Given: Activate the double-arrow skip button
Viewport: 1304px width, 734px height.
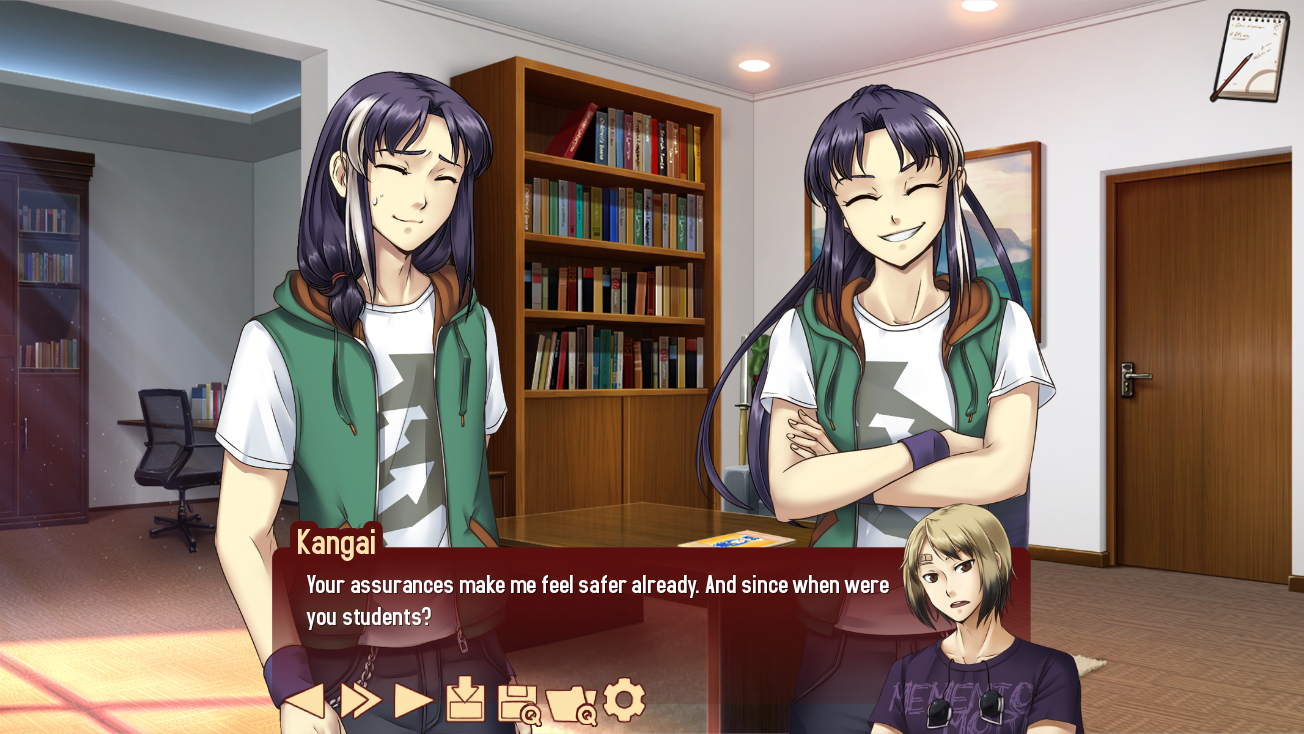Looking at the screenshot, I should tap(360, 700).
